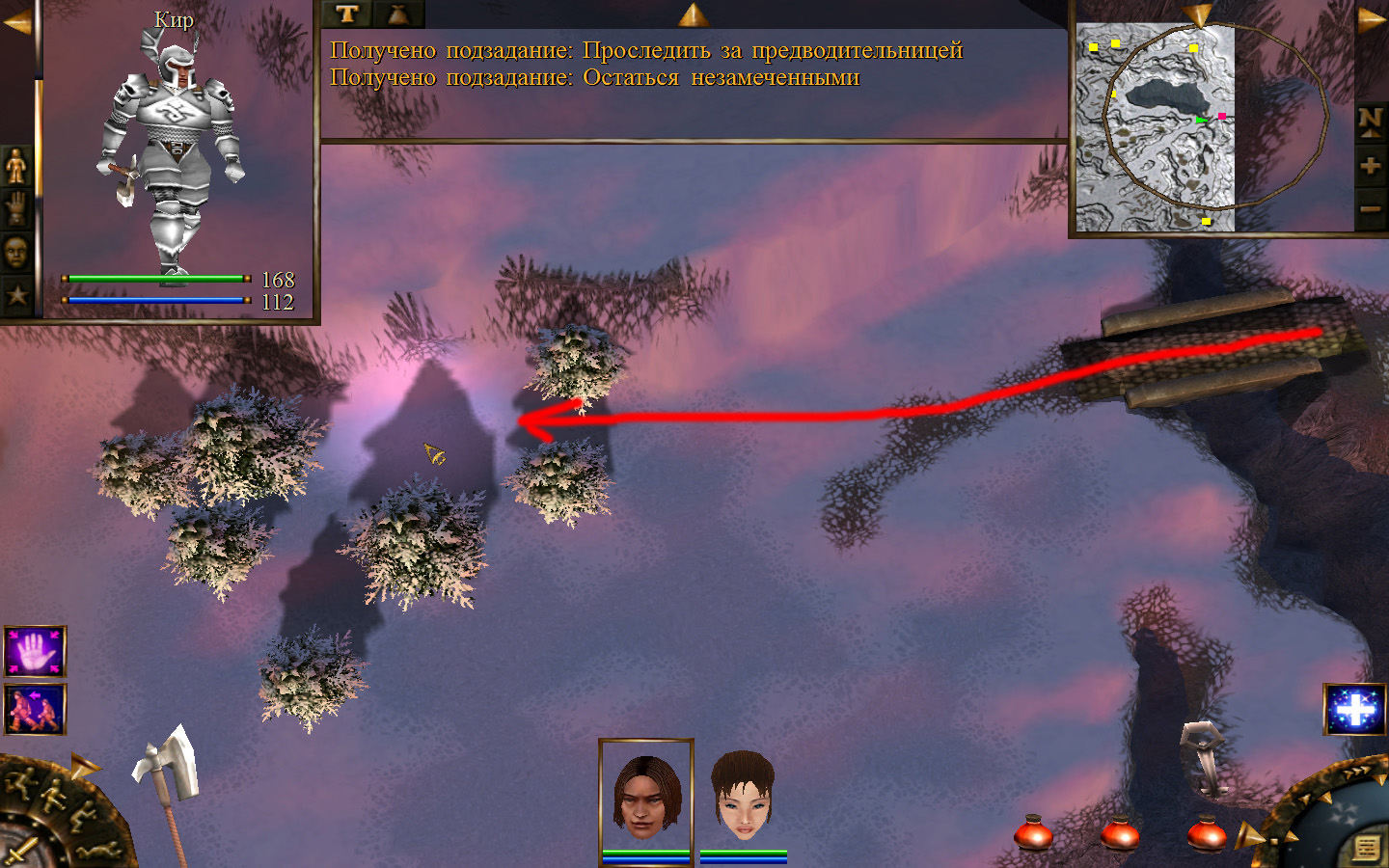1389x868 pixels.
Task: Open the scroll menu button in the corner
Action: coord(1366,848)
